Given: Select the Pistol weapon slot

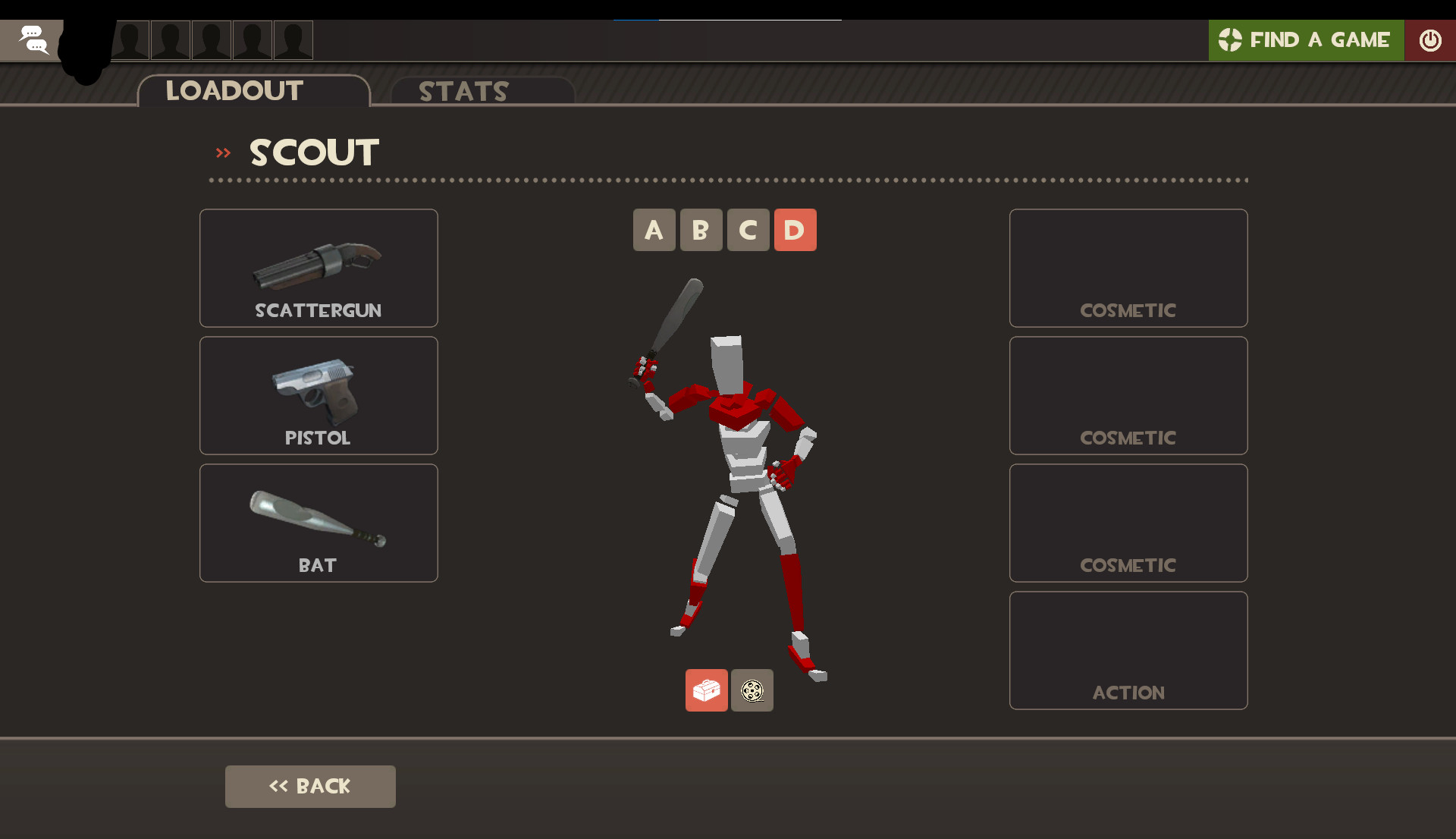Looking at the screenshot, I should click(318, 395).
